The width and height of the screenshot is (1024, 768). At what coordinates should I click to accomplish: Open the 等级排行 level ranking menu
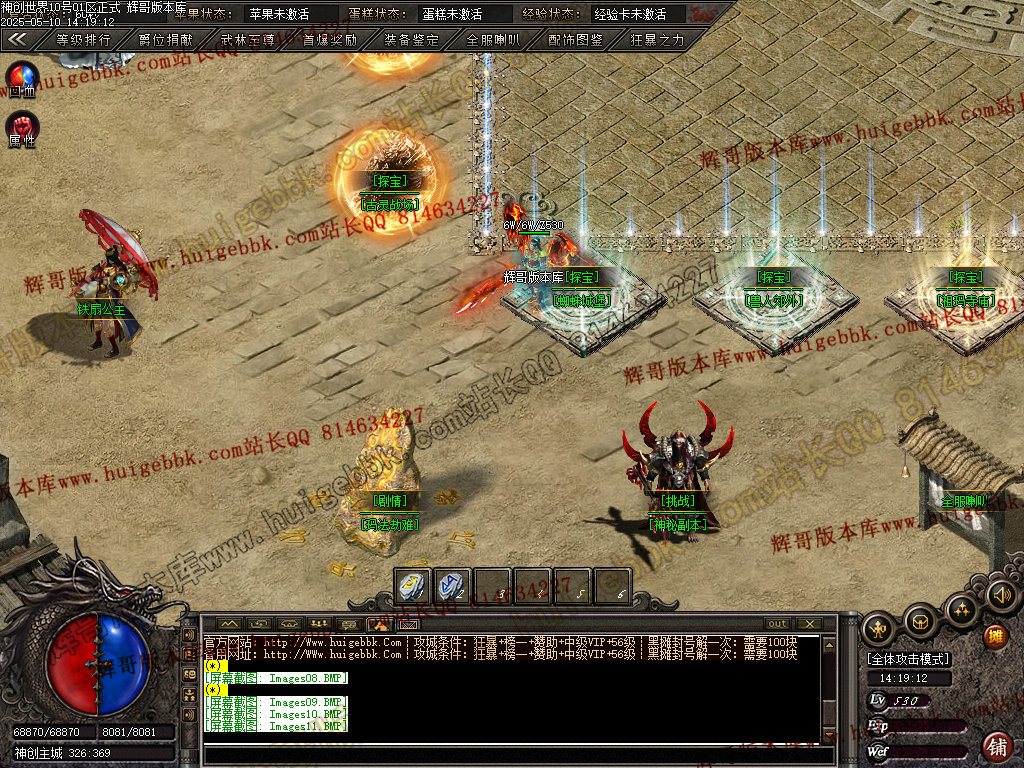83,40
